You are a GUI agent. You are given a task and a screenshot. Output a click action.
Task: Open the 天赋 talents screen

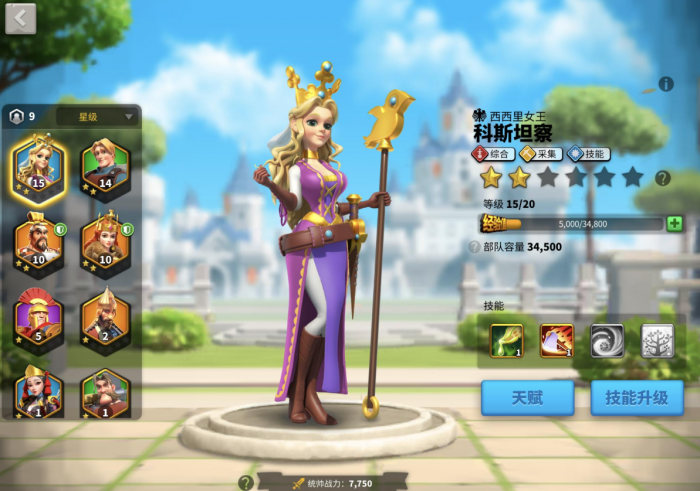(527, 397)
